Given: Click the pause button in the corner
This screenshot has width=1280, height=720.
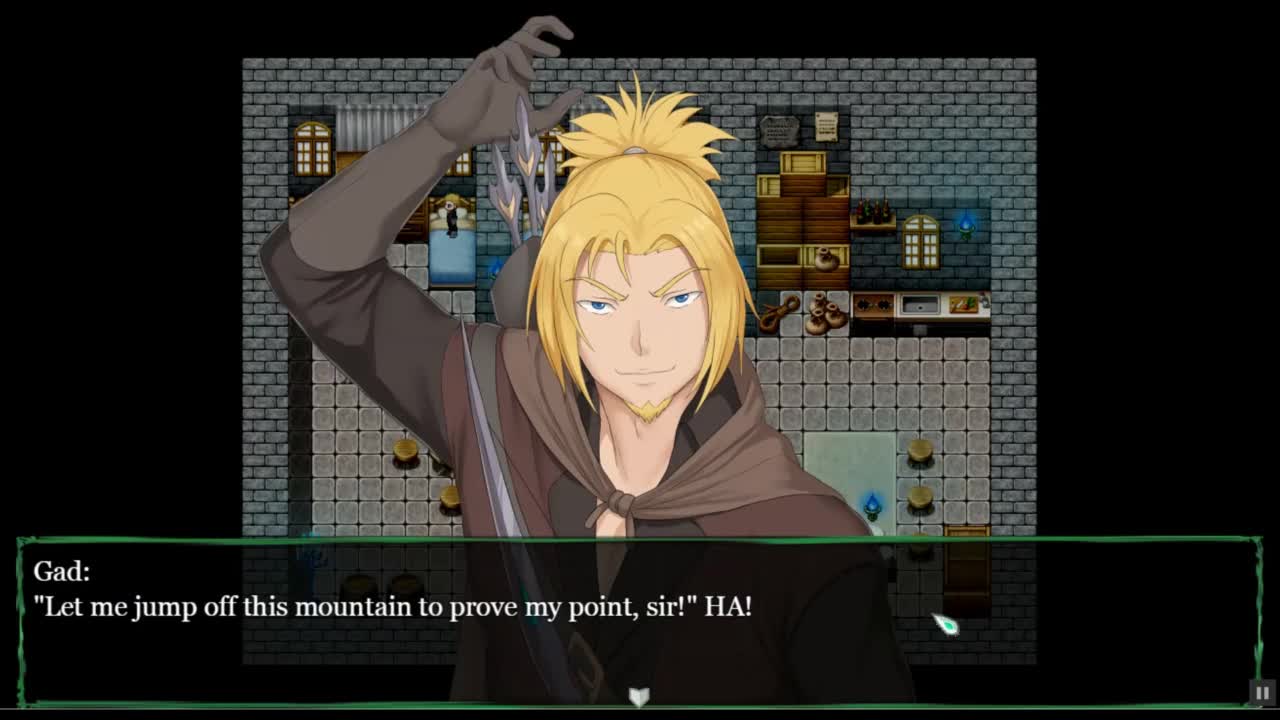Looking at the screenshot, I should [x=1262, y=692].
